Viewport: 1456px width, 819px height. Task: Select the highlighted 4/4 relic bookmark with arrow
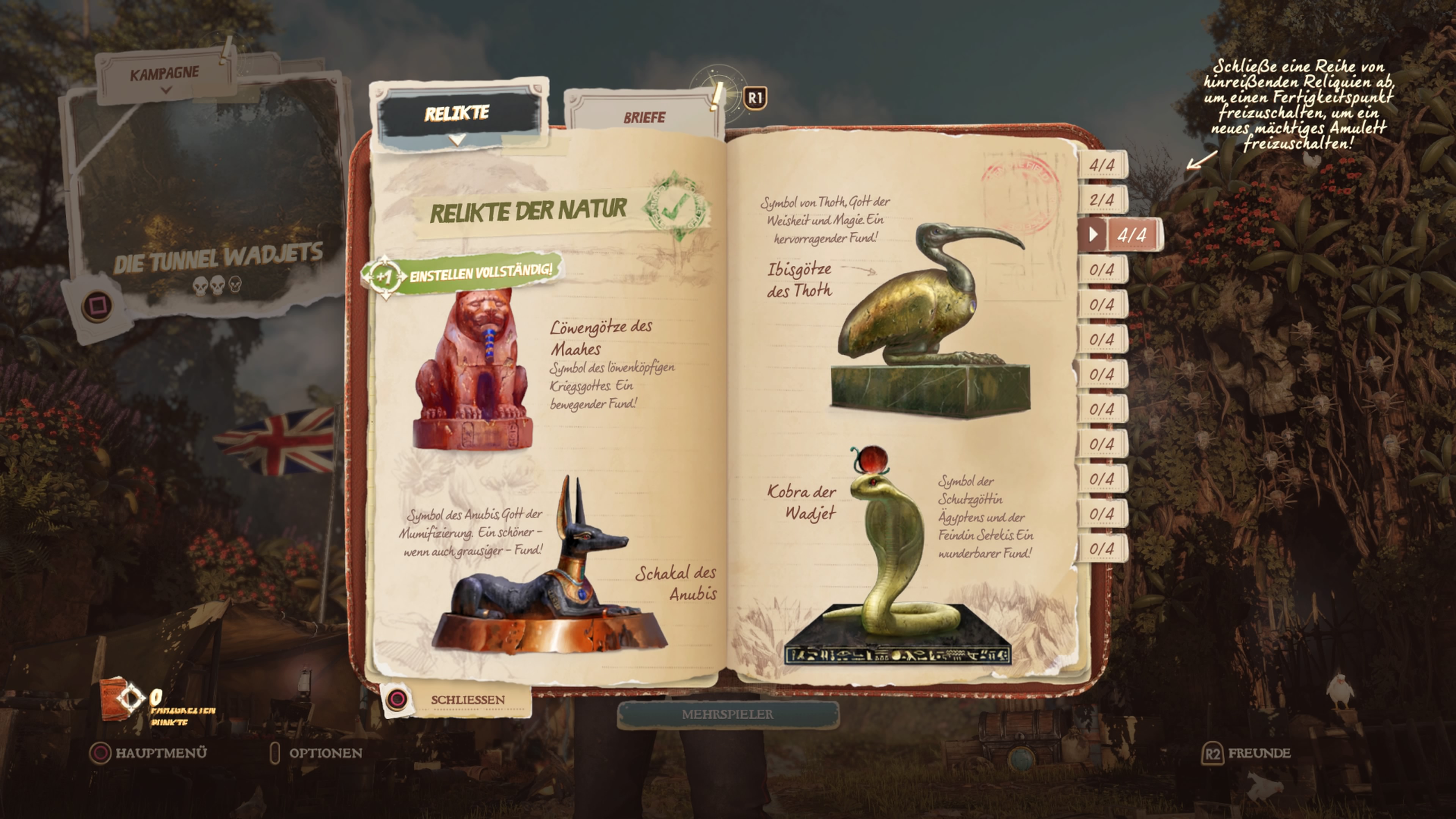coord(1121,235)
